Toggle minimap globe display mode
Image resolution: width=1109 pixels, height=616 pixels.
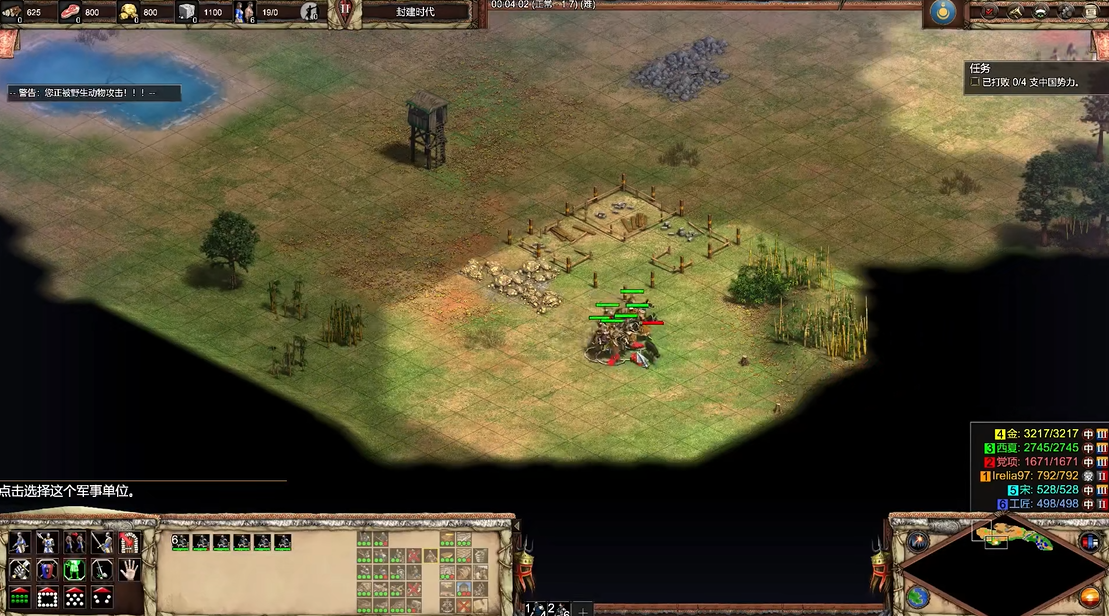point(919,598)
